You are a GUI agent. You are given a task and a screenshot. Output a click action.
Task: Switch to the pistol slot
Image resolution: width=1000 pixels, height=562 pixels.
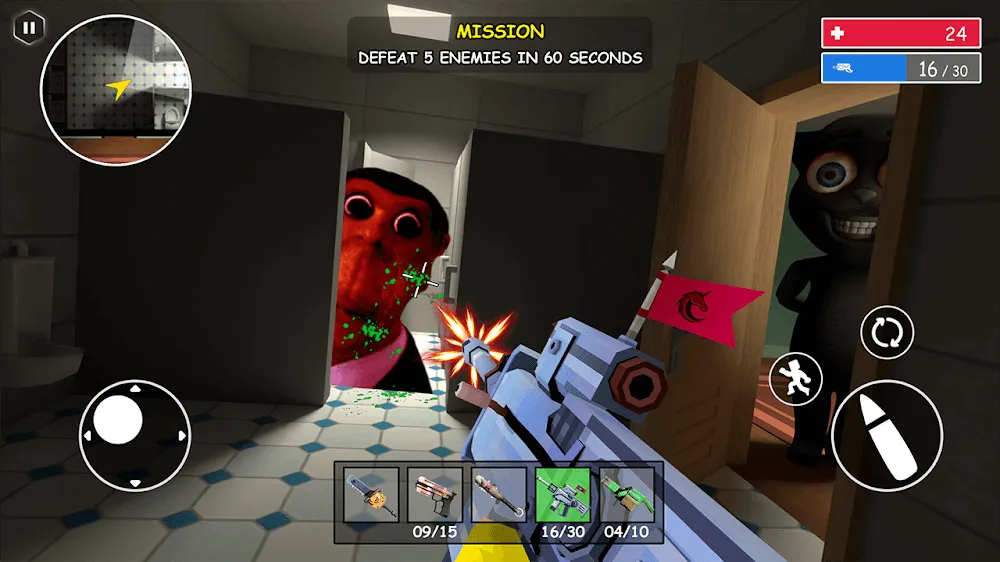click(x=435, y=494)
